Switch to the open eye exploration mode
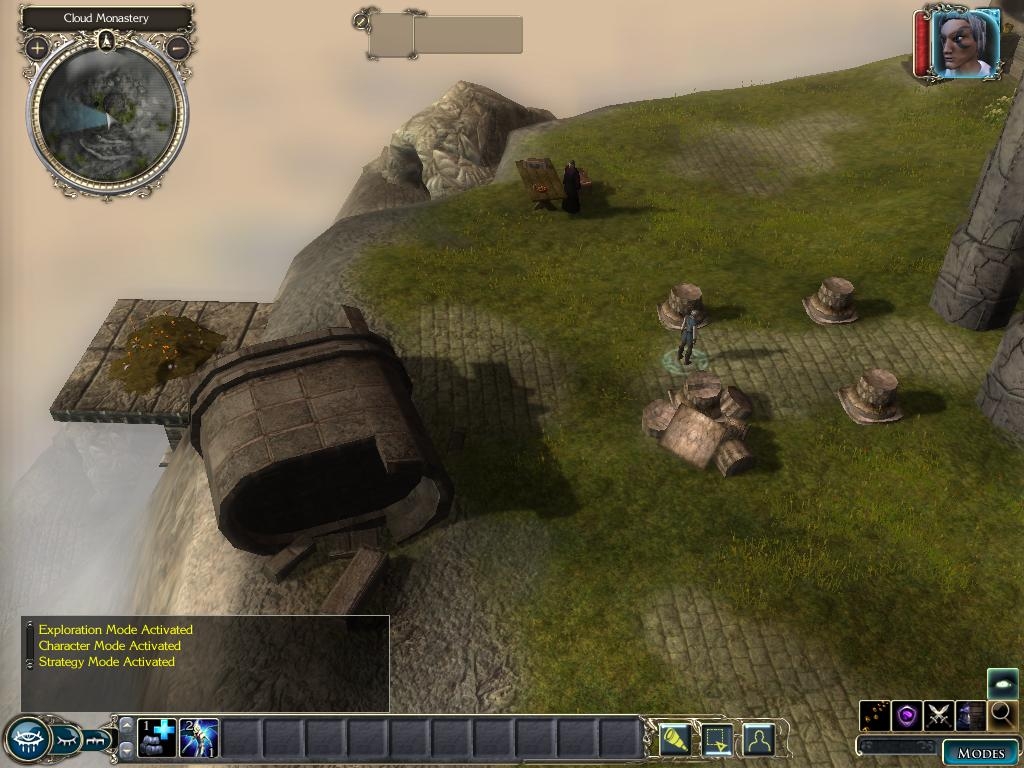Viewport: 1024px width, 768px height. tap(28, 740)
